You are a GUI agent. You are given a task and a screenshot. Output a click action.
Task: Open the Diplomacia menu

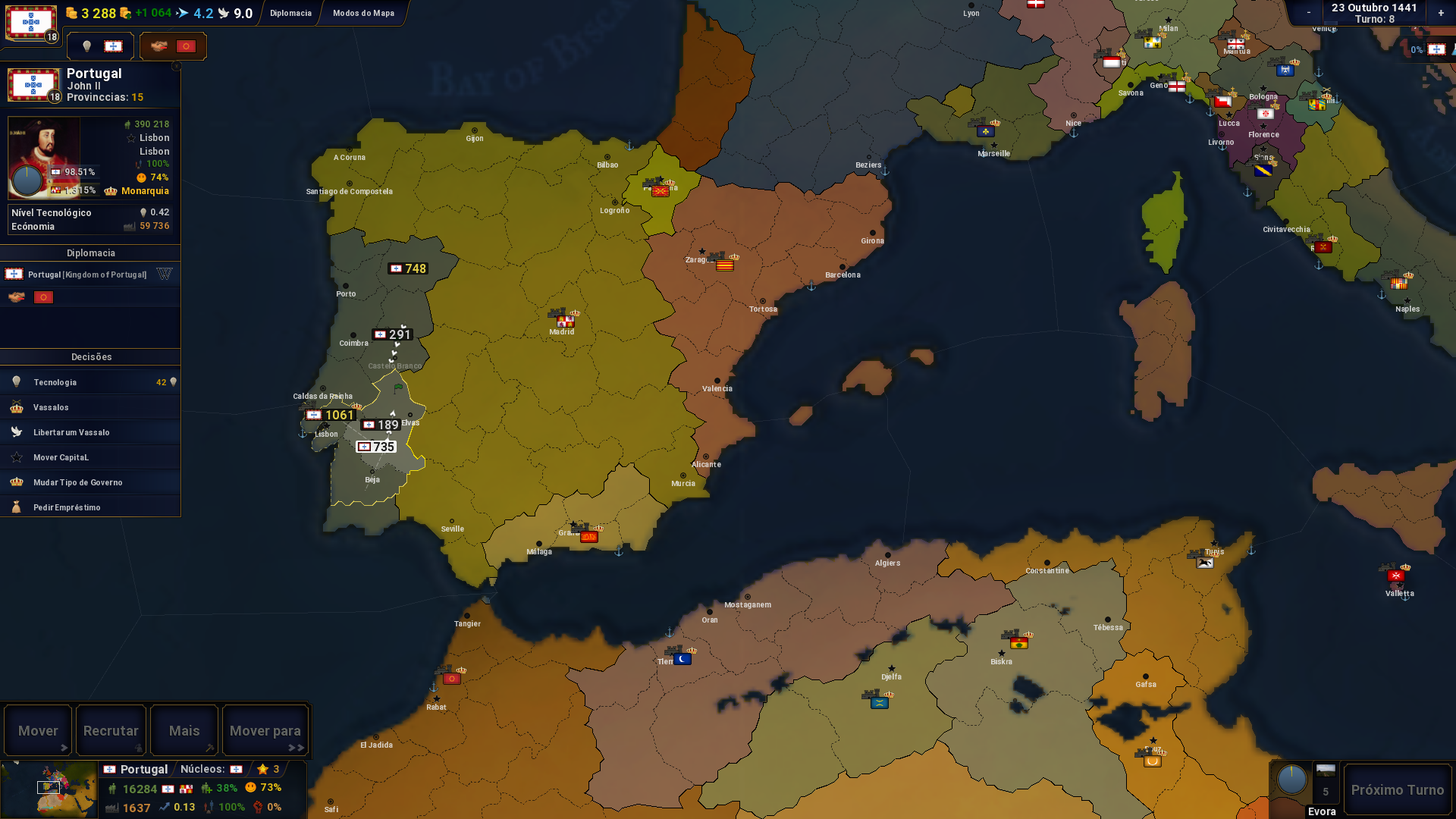pos(290,13)
